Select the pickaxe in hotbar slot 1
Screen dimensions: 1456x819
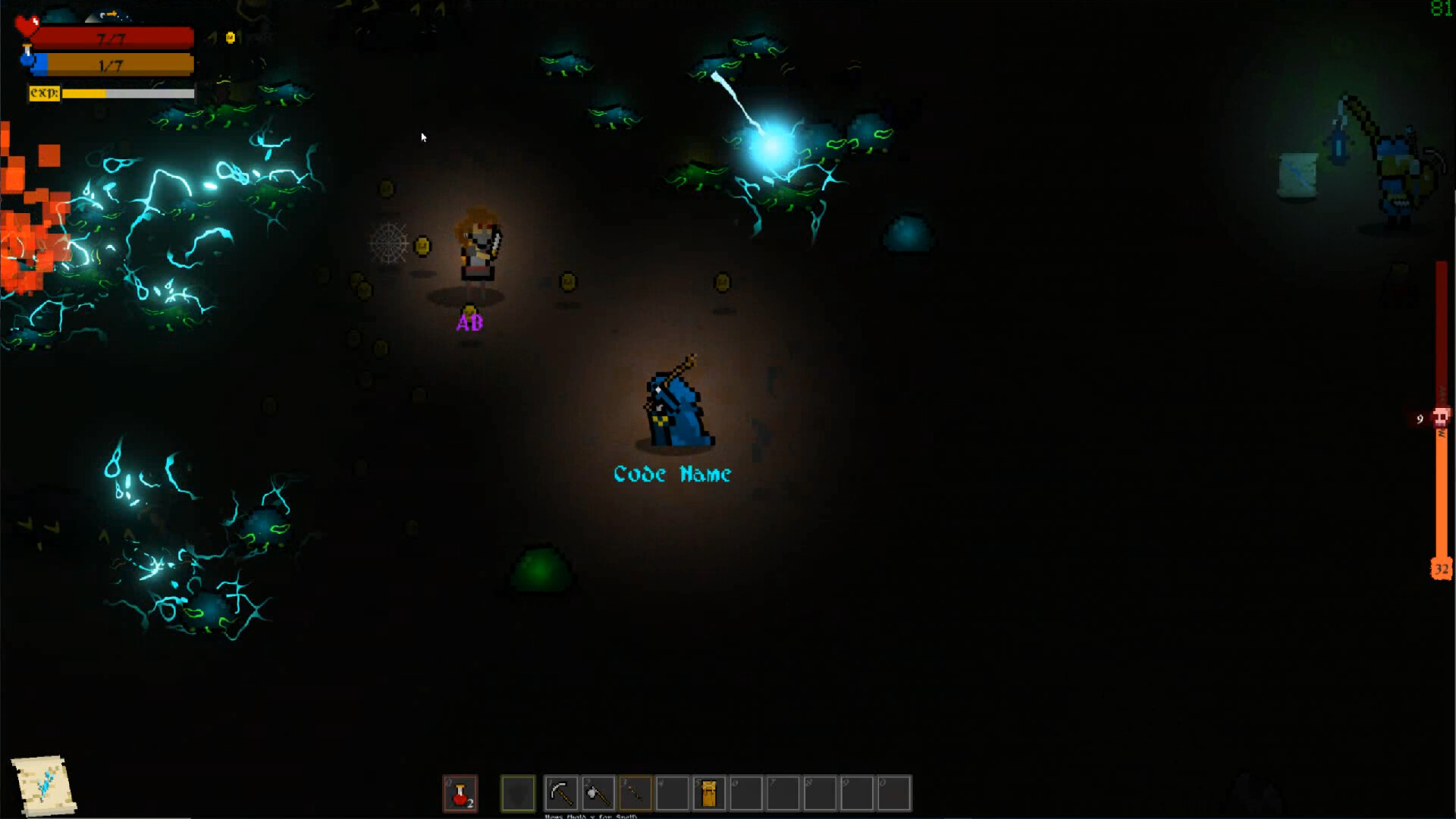point(562,793)
